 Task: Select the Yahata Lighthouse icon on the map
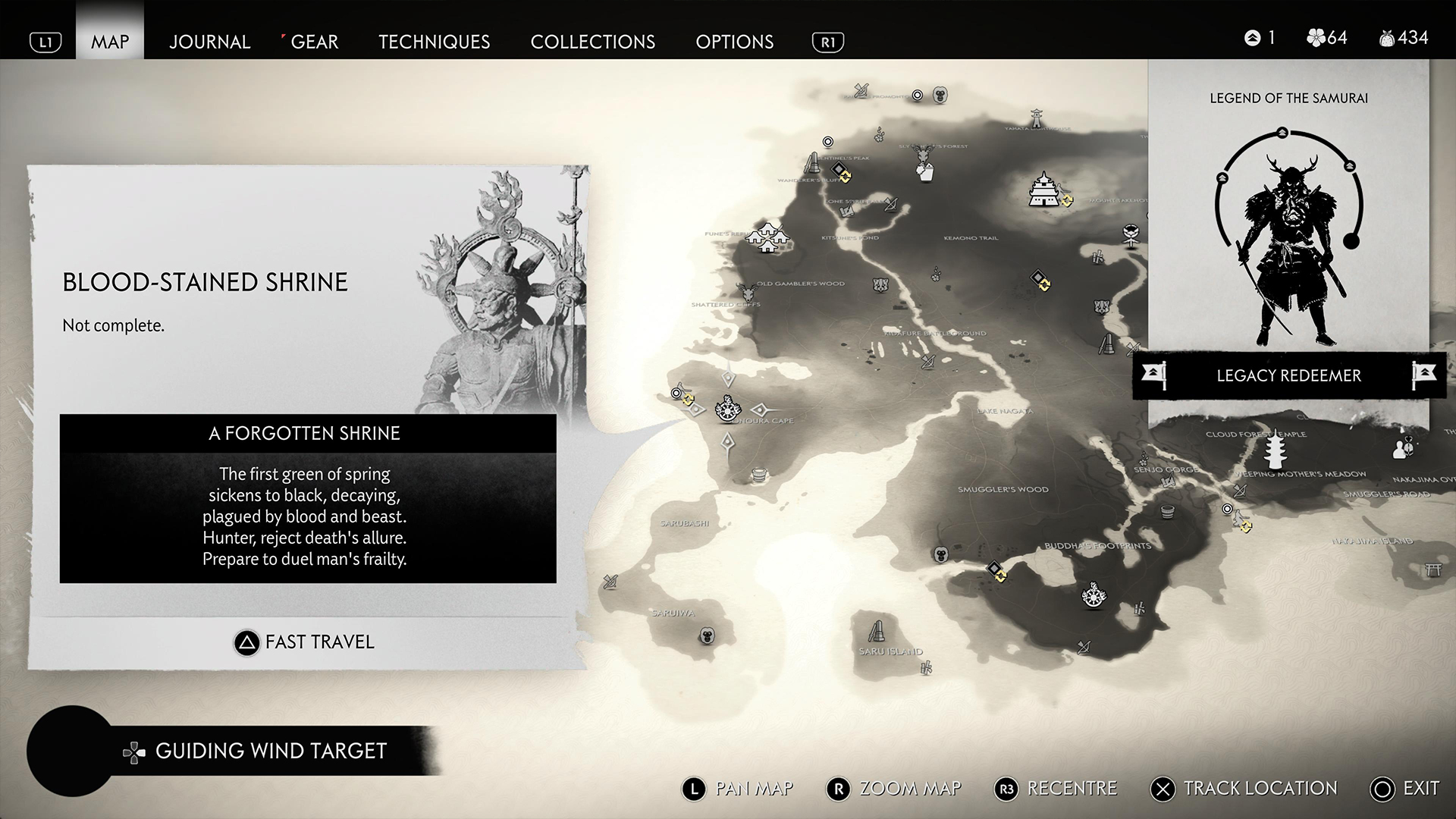pos(1037,118)
